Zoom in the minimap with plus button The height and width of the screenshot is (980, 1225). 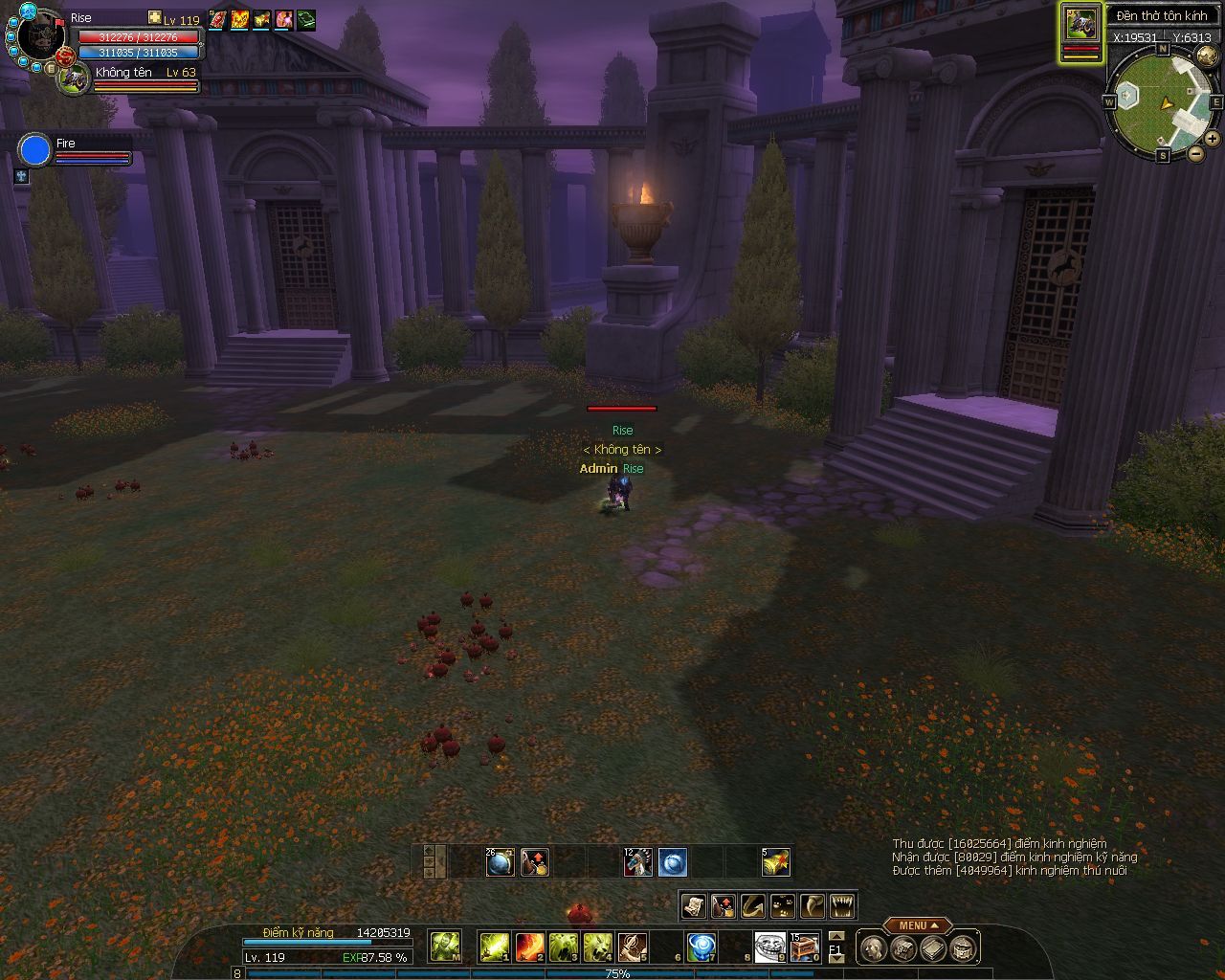click(x=1212, y=139)
